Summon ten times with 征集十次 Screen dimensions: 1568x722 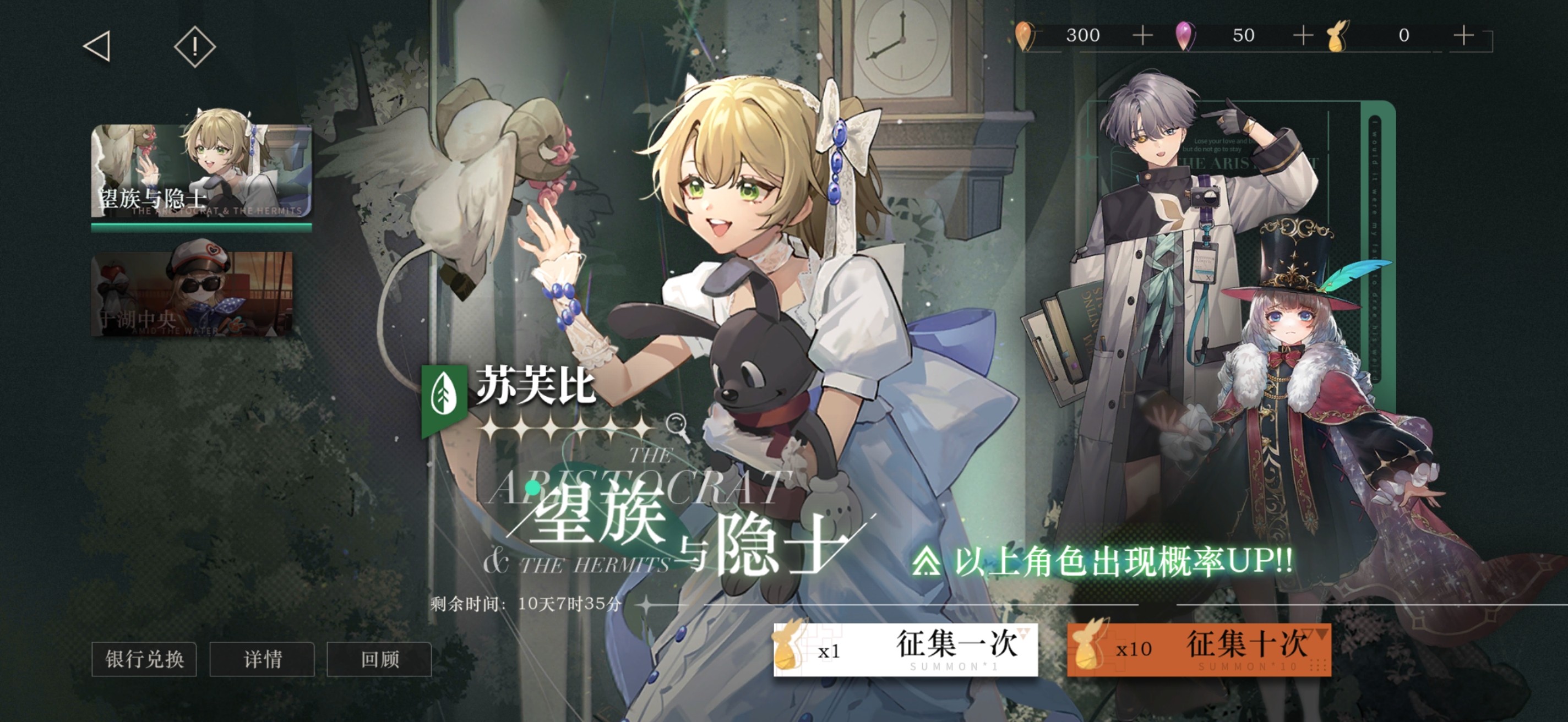pos(1199,649)
